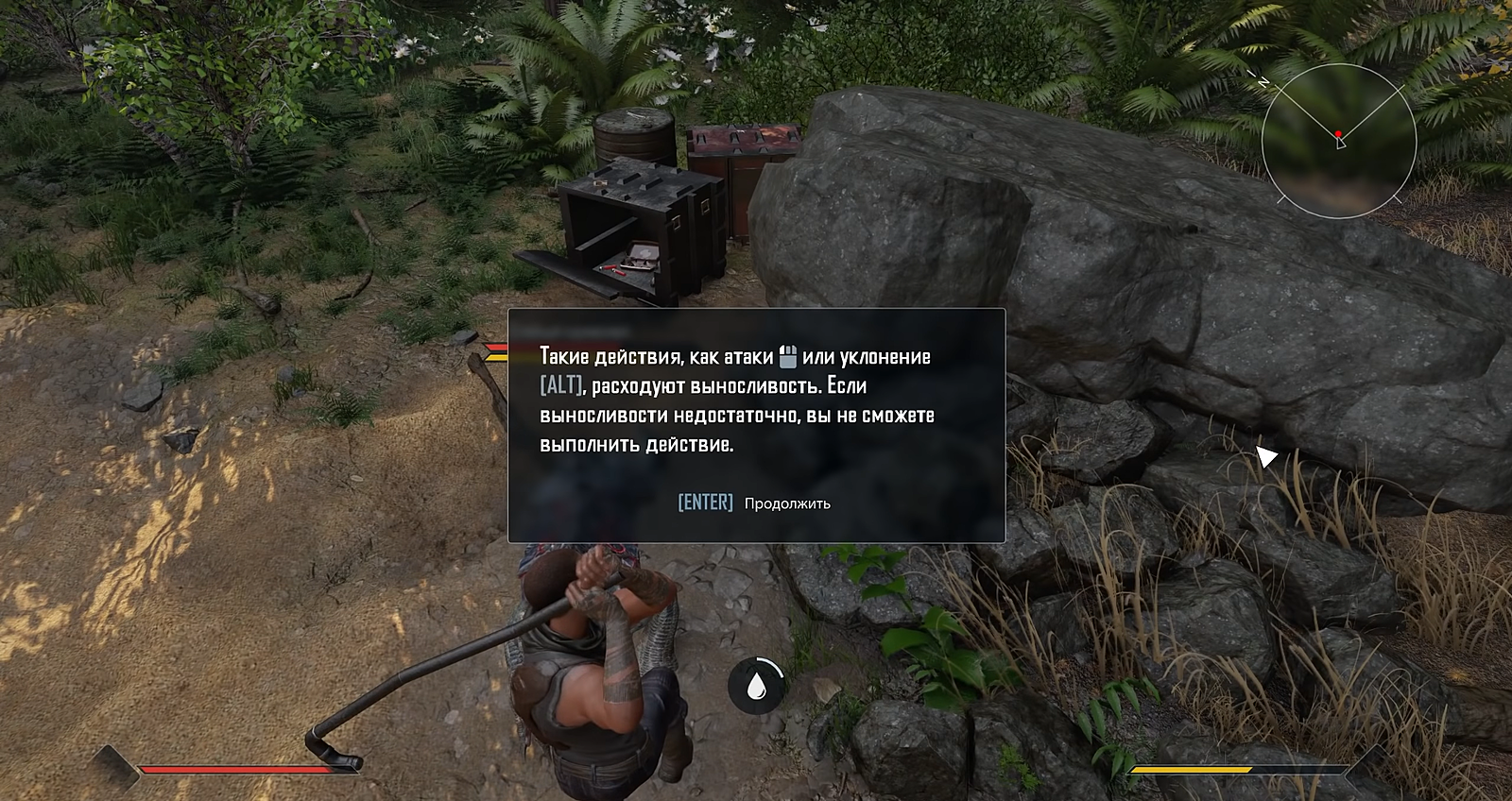Continue past the stamina tutorial message
This screenshot has height=801, width=1512.
[754, 503]
